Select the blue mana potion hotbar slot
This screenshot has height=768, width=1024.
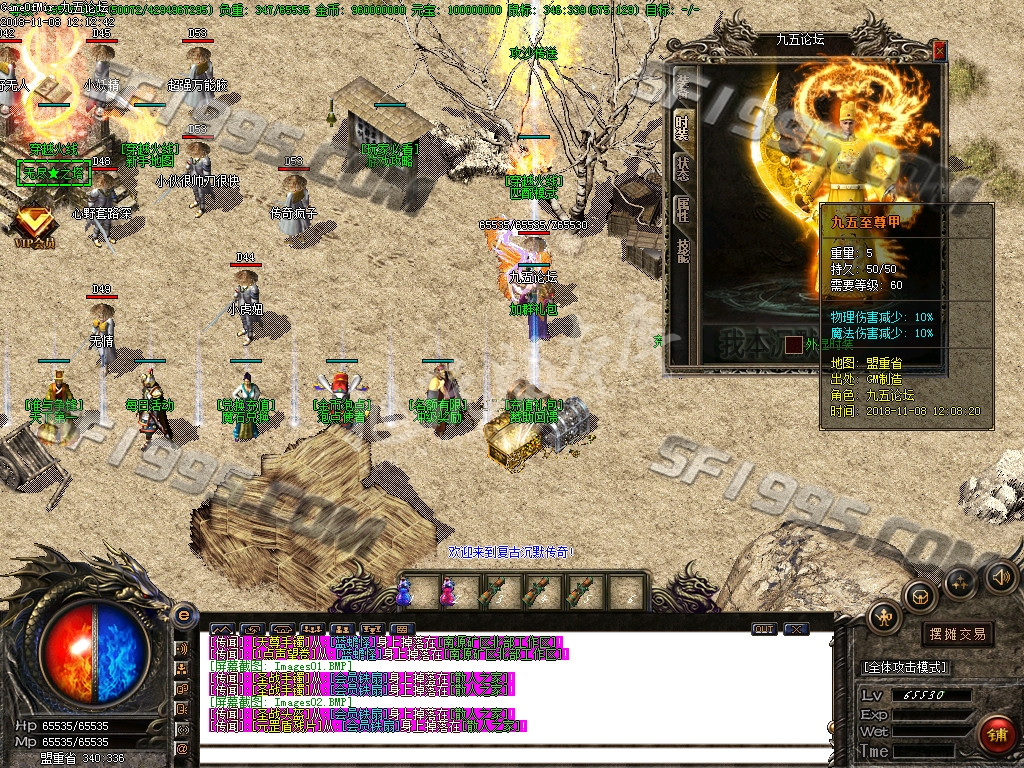[x=404, y=591]
